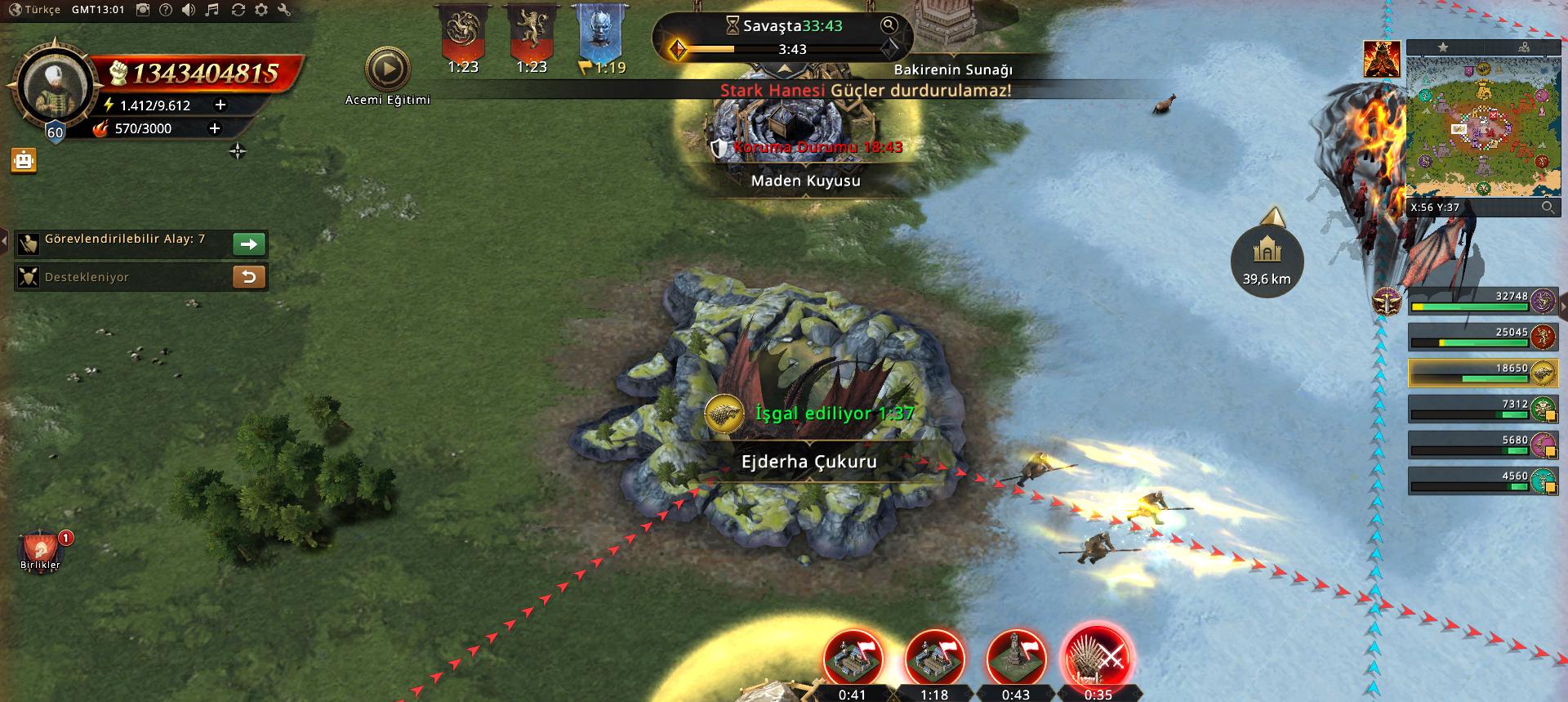1568x702 pixels.
Task: Toggle sound effects with the speaker icon
Action: tap(189, 10)
